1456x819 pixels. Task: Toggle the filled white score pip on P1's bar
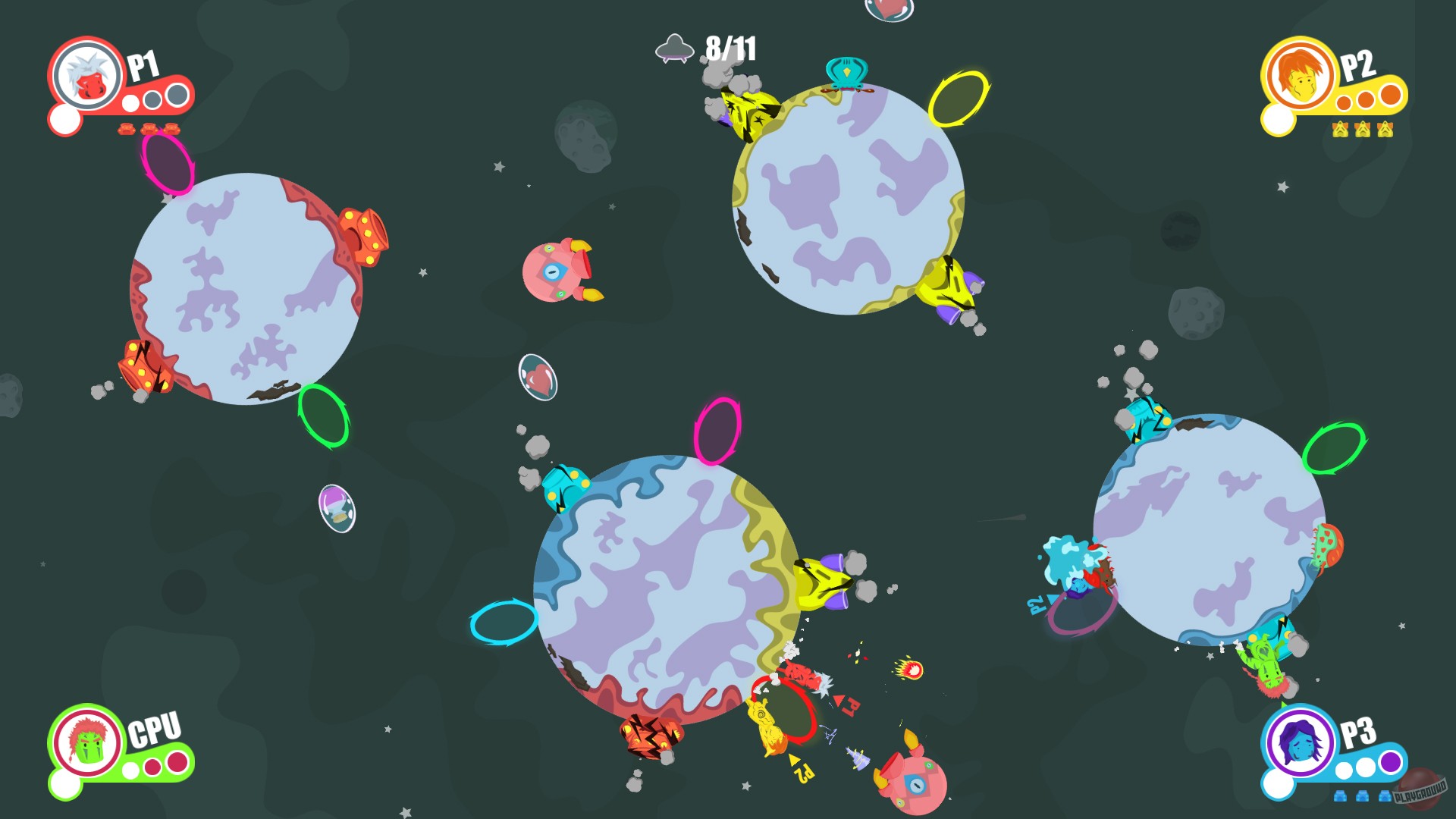click(130, 103)
